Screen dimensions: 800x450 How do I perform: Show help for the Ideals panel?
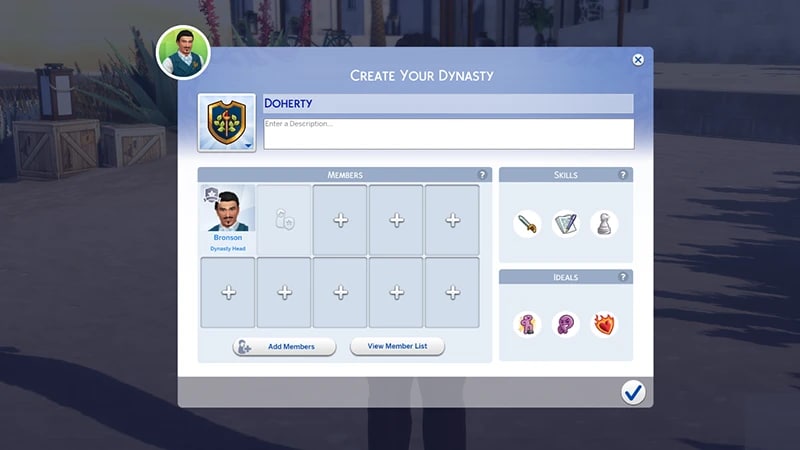point(623,277)
